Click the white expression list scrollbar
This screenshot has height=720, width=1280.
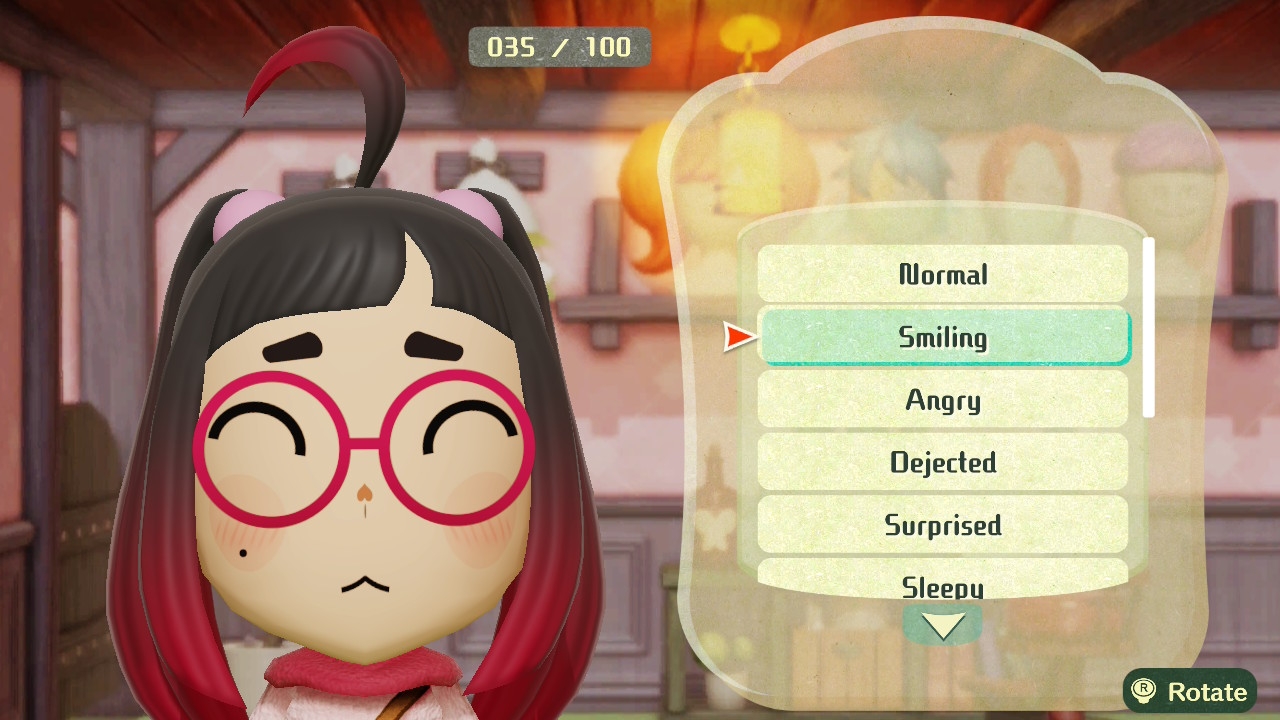click(x=1149, y=327)
